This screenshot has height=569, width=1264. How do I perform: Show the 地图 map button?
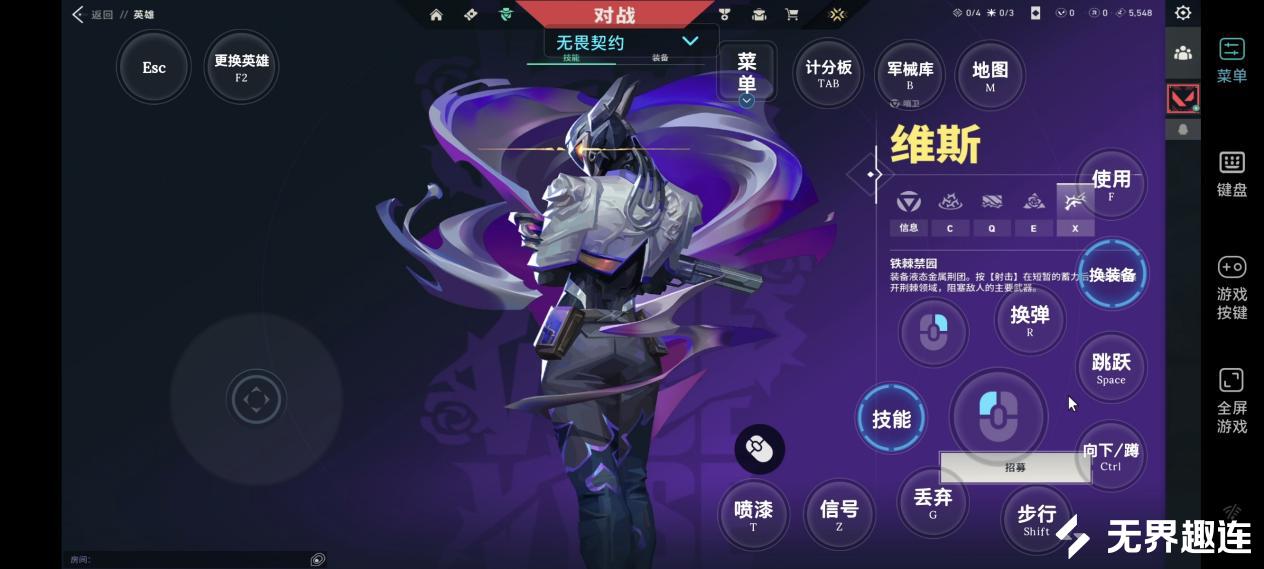(990, 74)
